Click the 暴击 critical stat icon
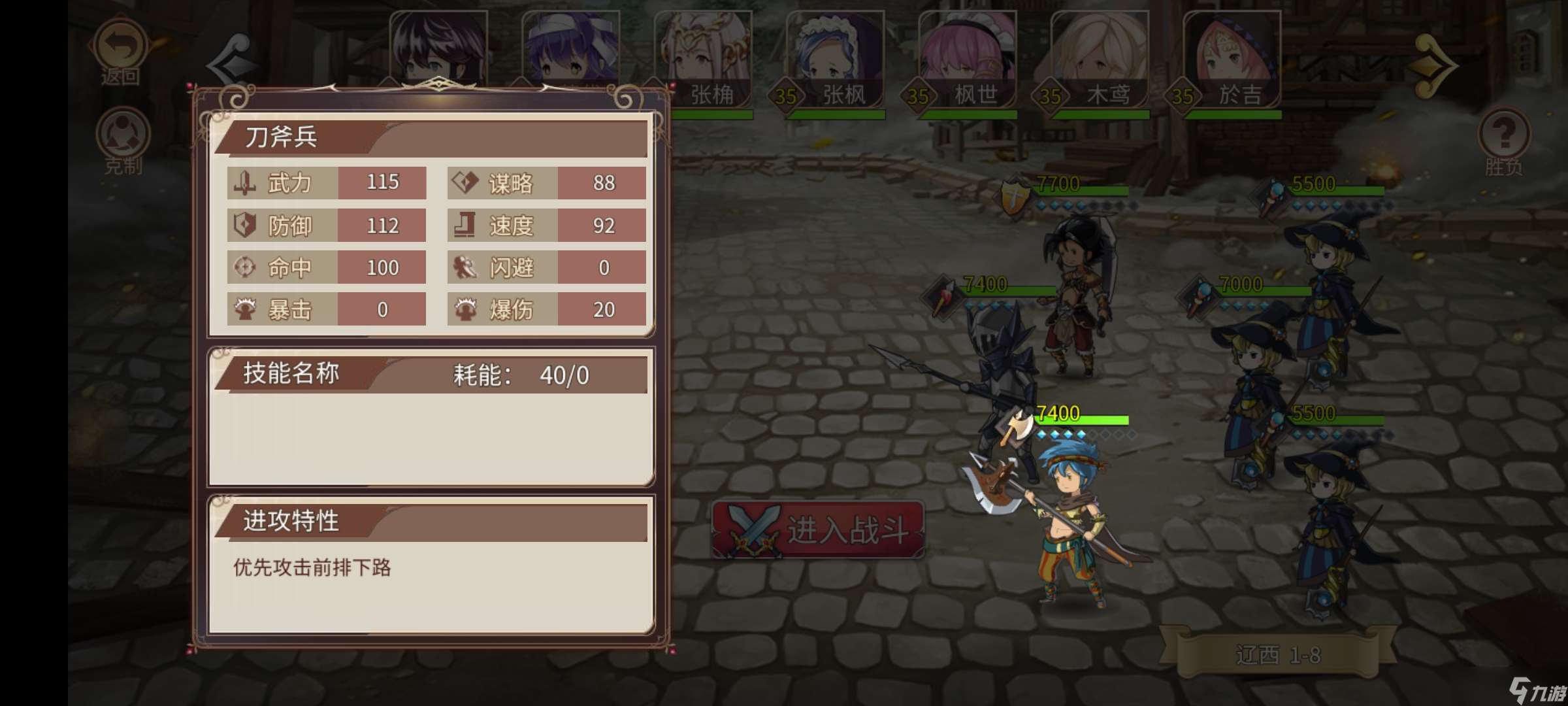 click(244, 309)
